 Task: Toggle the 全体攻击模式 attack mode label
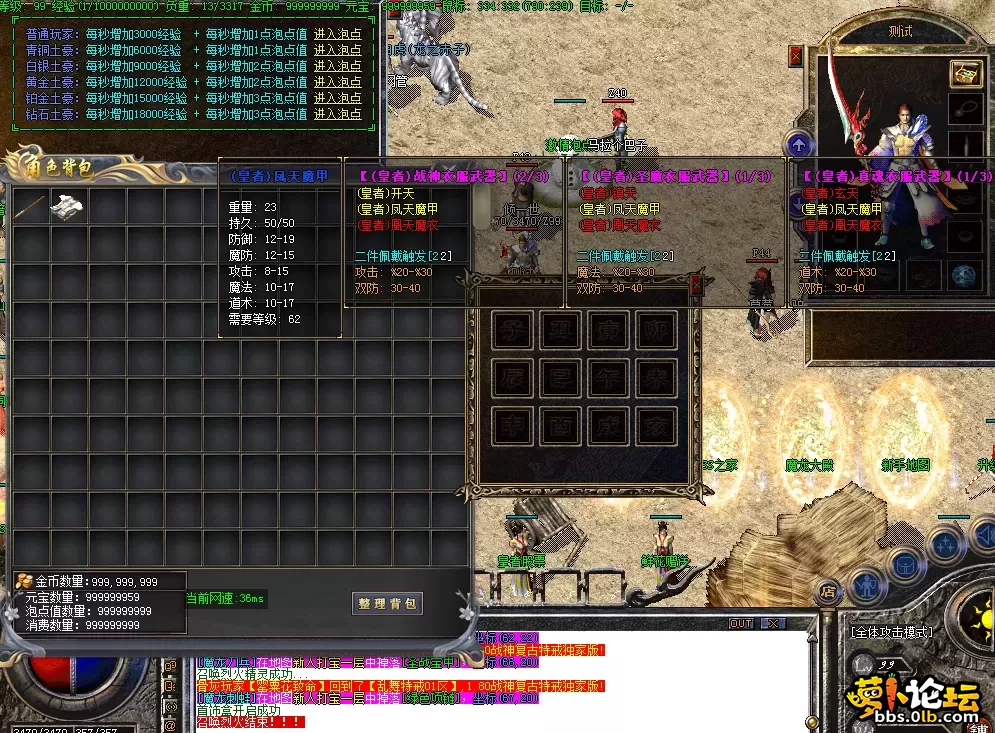891,632
